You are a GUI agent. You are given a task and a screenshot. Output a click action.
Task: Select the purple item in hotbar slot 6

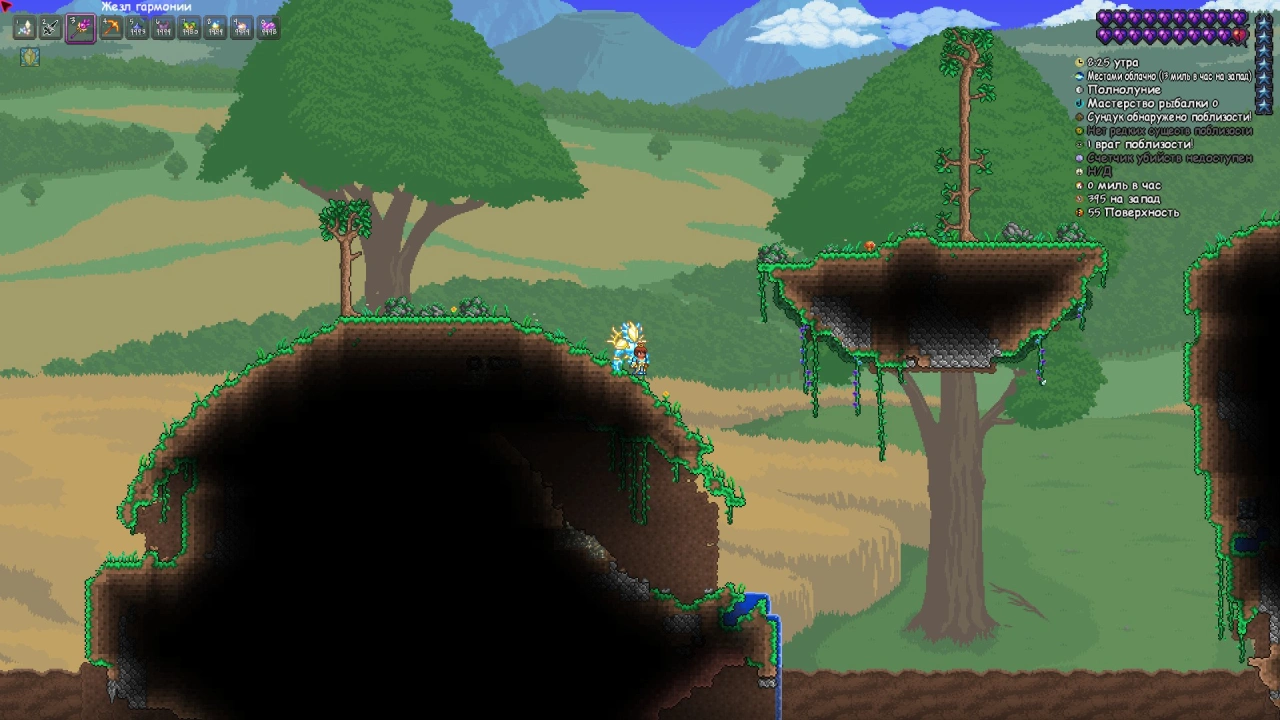point(163,29)
